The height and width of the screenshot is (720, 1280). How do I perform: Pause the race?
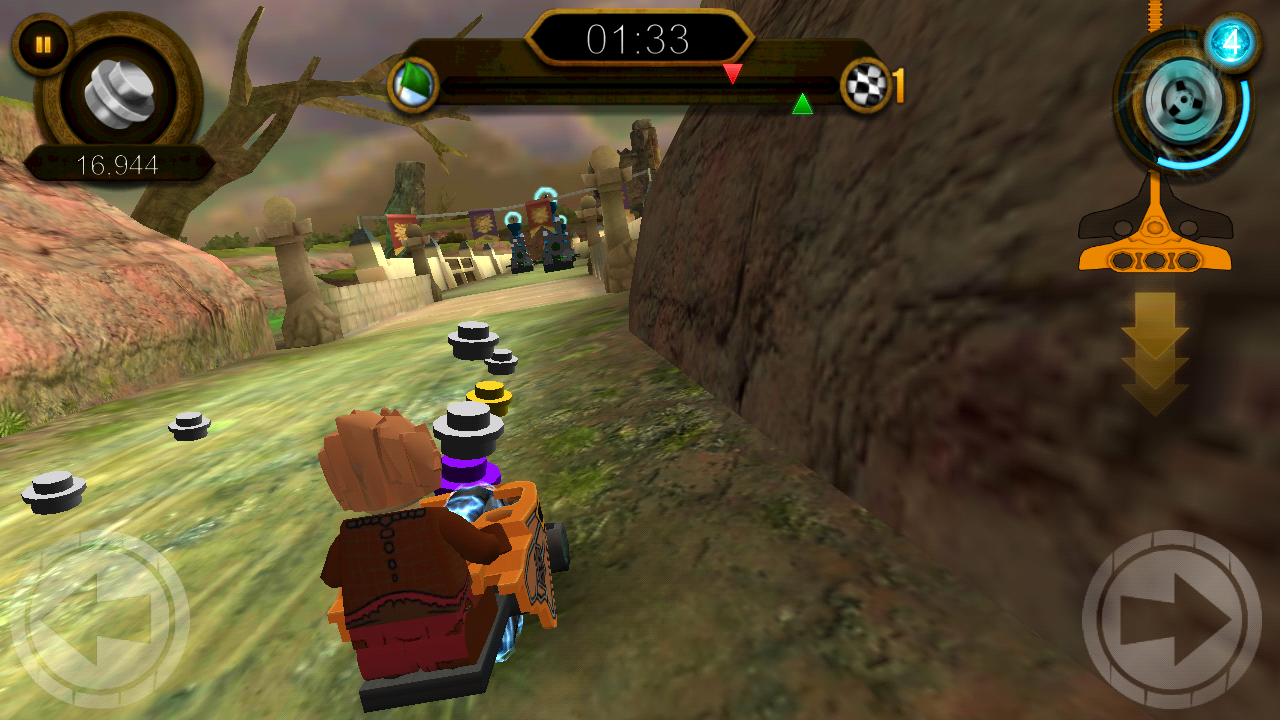click(x=44, y=44)
